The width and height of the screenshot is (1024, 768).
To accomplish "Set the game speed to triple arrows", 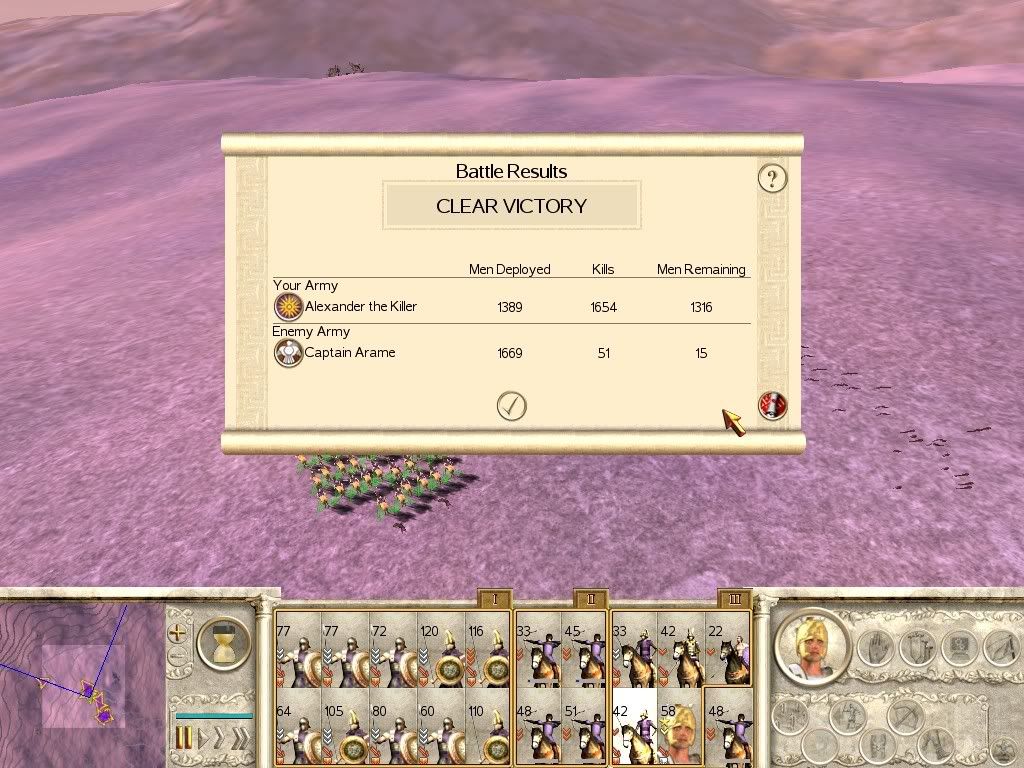I will point(241,738).
